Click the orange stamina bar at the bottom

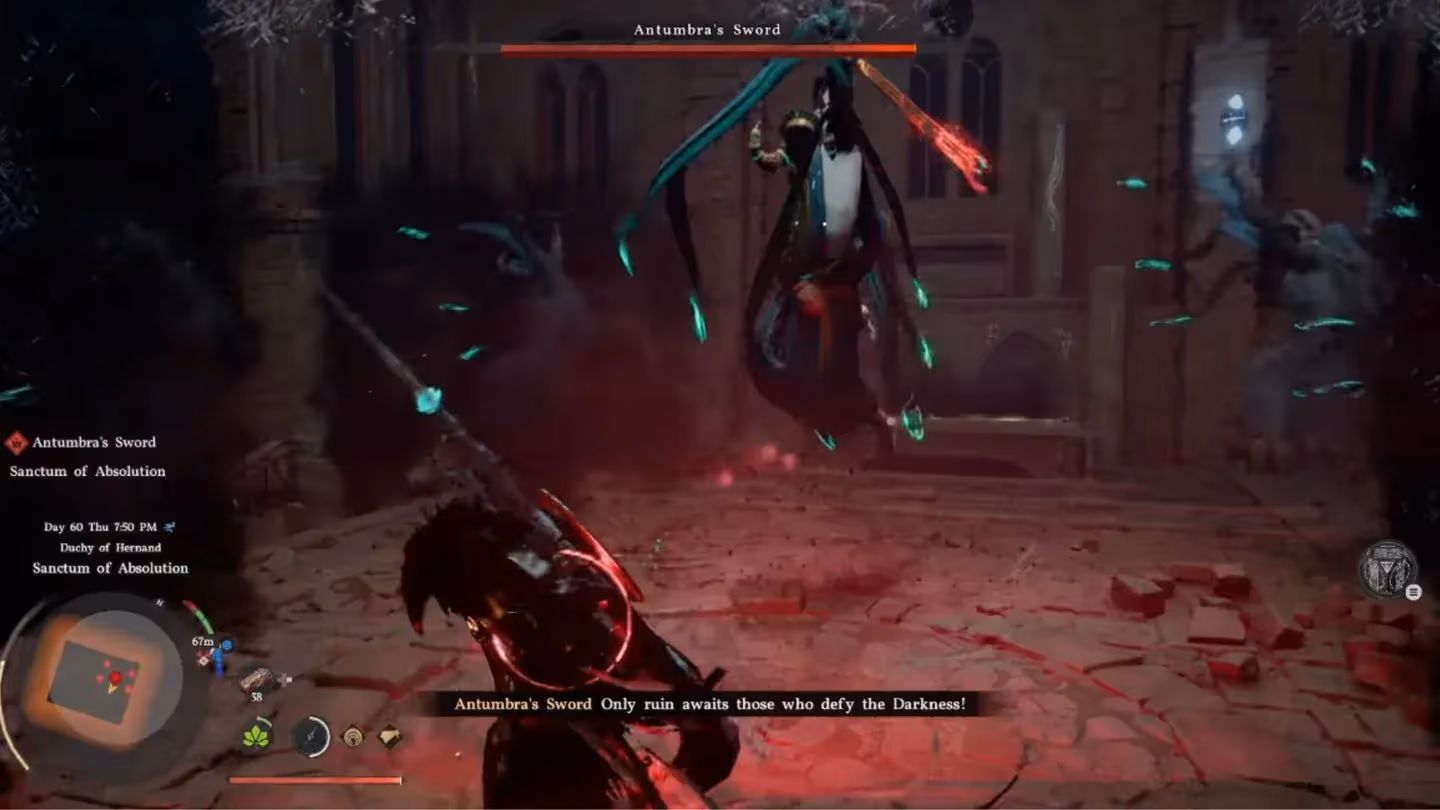pyautogui.click(x=316, y=779)
